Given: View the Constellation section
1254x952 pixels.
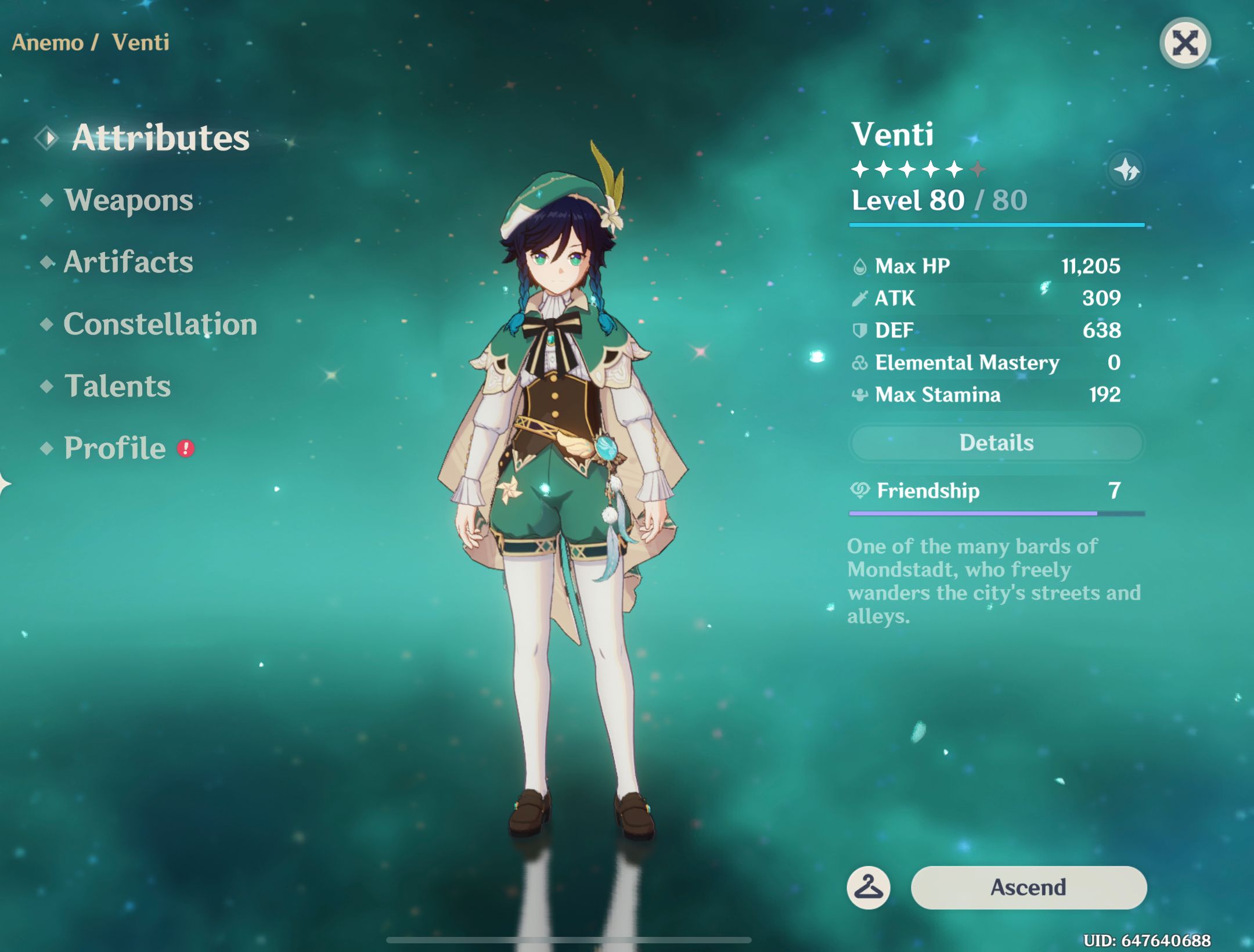Looking at the screenshot, I should [160, 324].
